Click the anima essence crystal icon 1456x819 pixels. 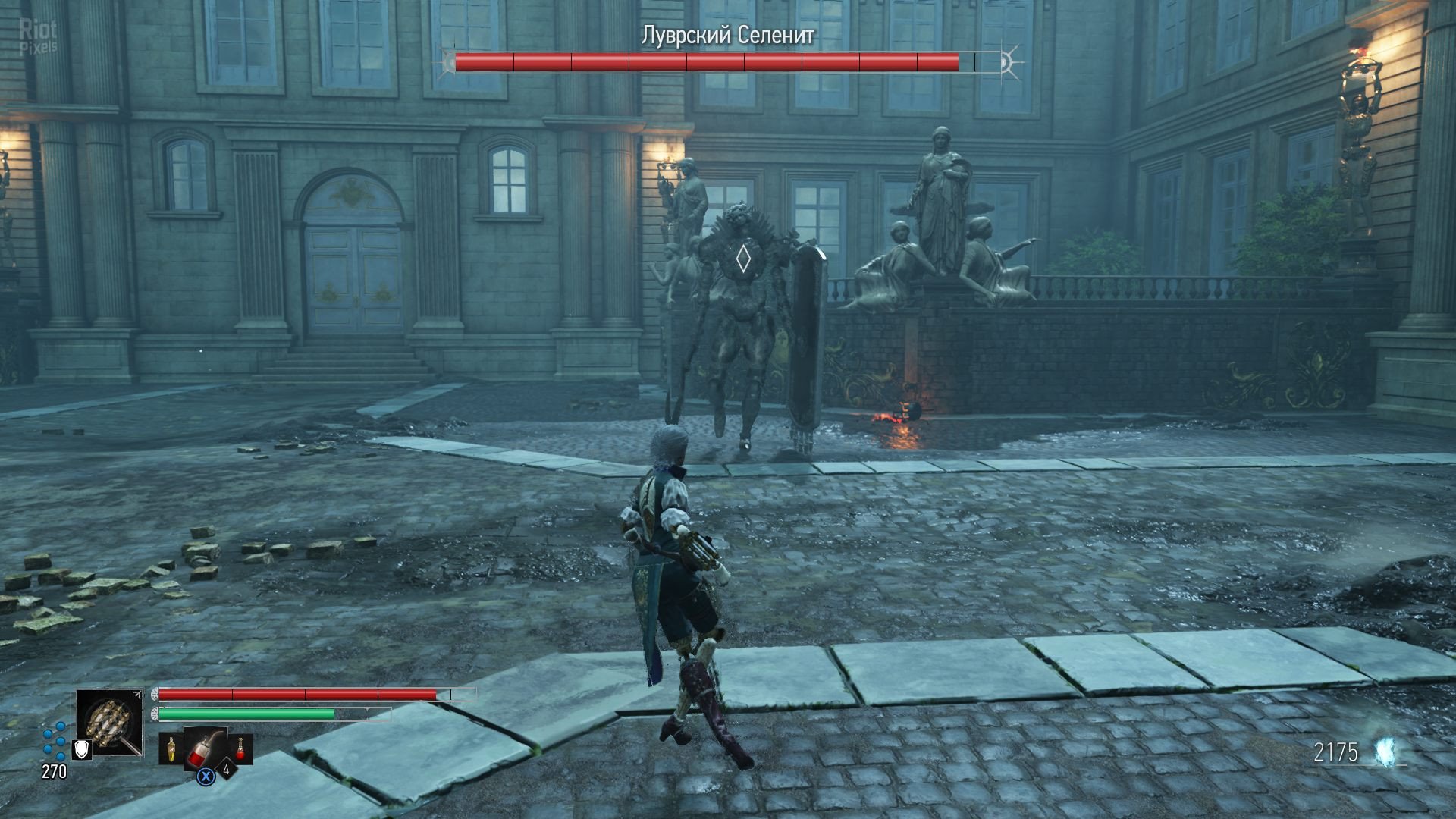[1387, 752]
